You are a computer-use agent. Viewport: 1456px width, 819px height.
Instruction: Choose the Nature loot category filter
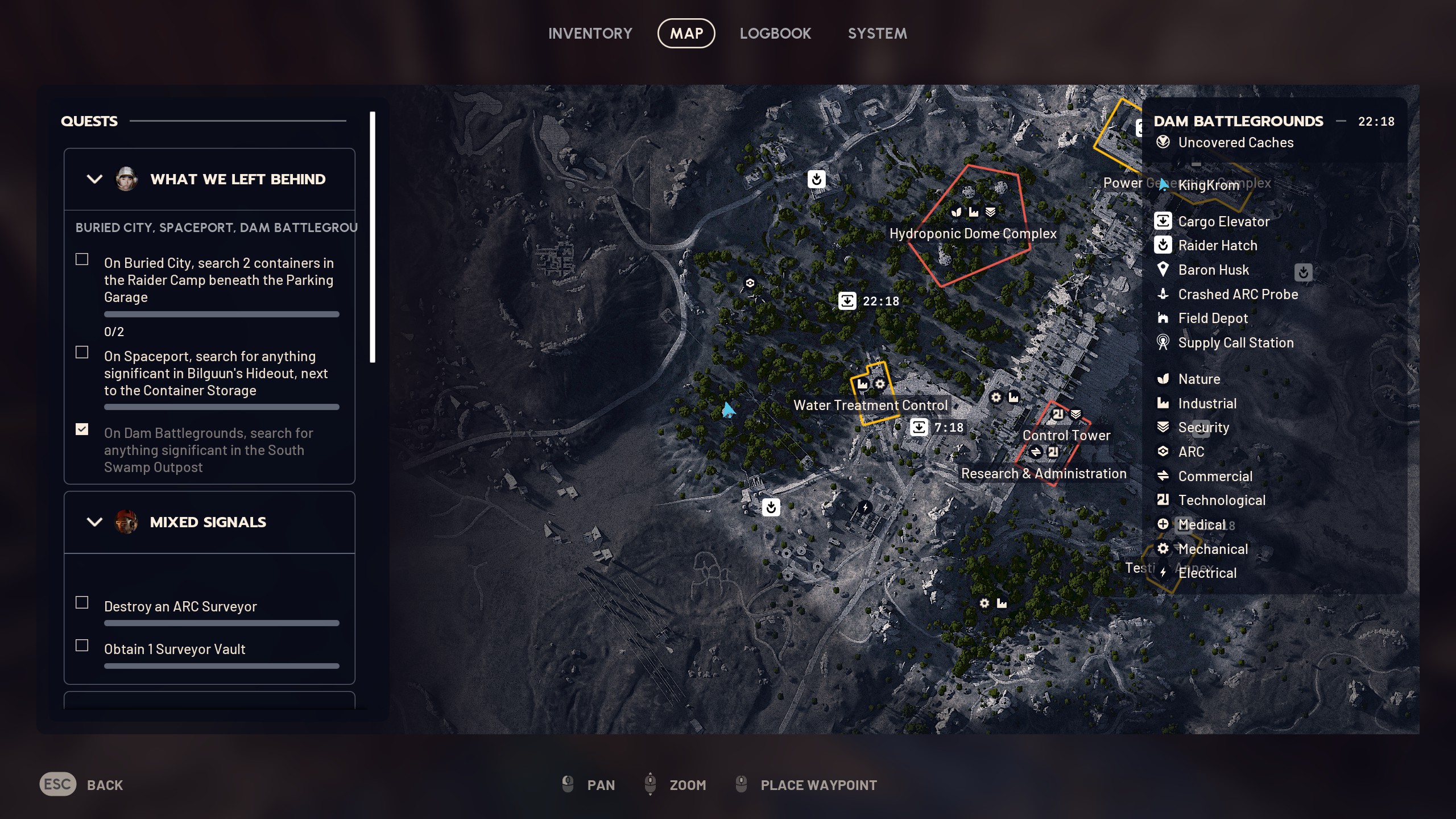pyautogui.click(x=1199, y=379)
